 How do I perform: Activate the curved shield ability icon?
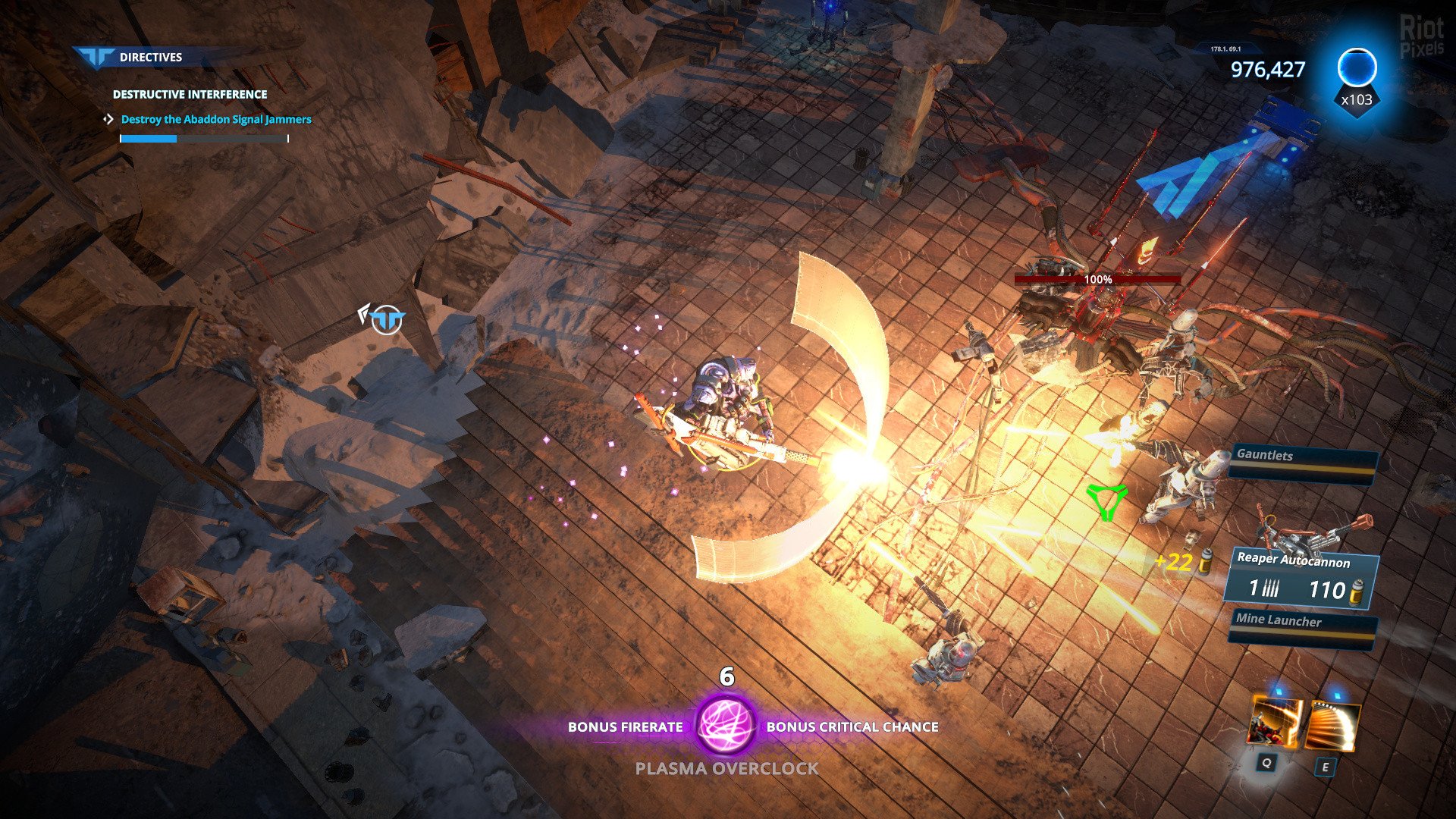pos(1333,726)
